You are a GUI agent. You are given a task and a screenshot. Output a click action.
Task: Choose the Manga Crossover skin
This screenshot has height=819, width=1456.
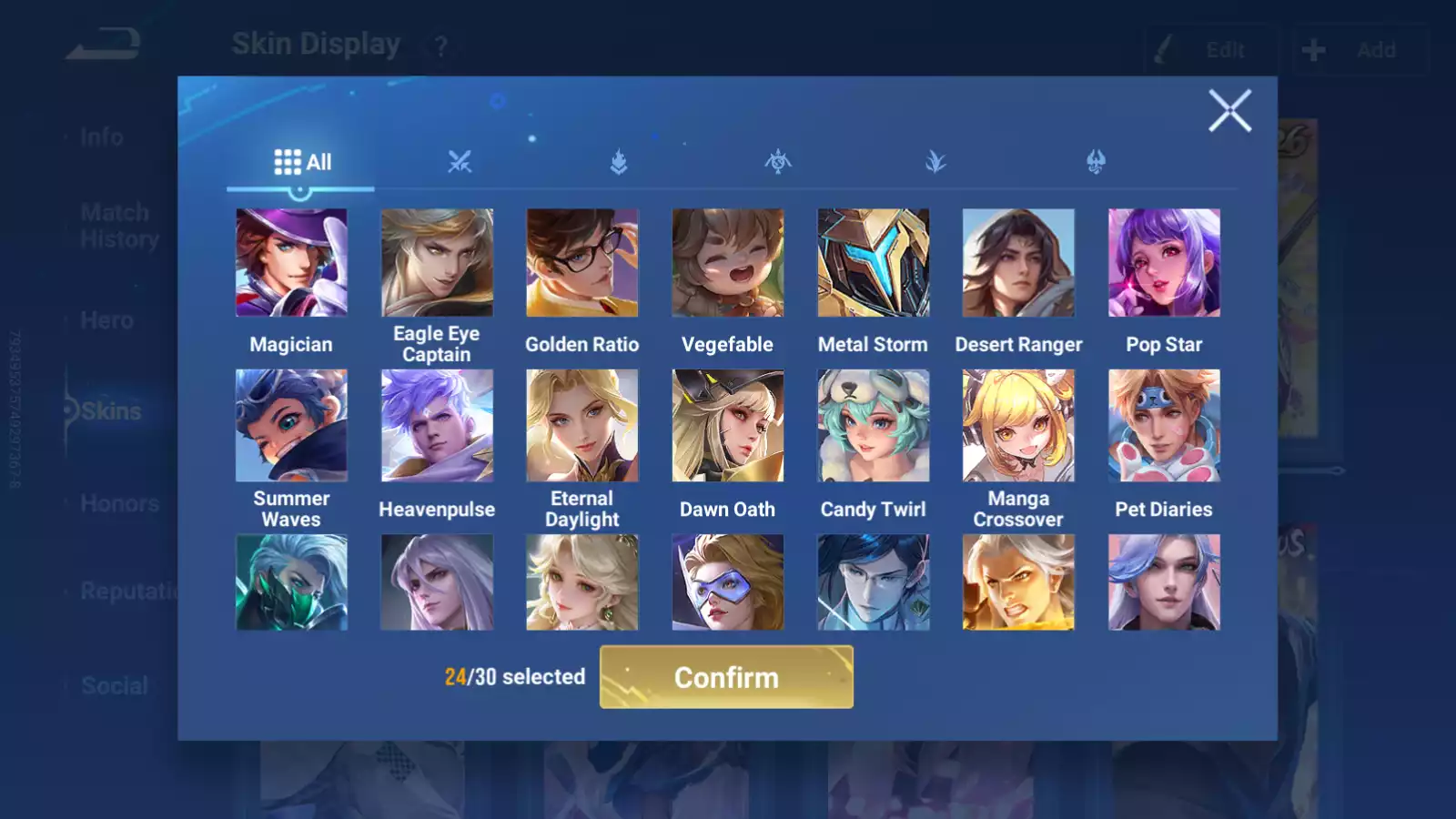tap(1018, 425)
